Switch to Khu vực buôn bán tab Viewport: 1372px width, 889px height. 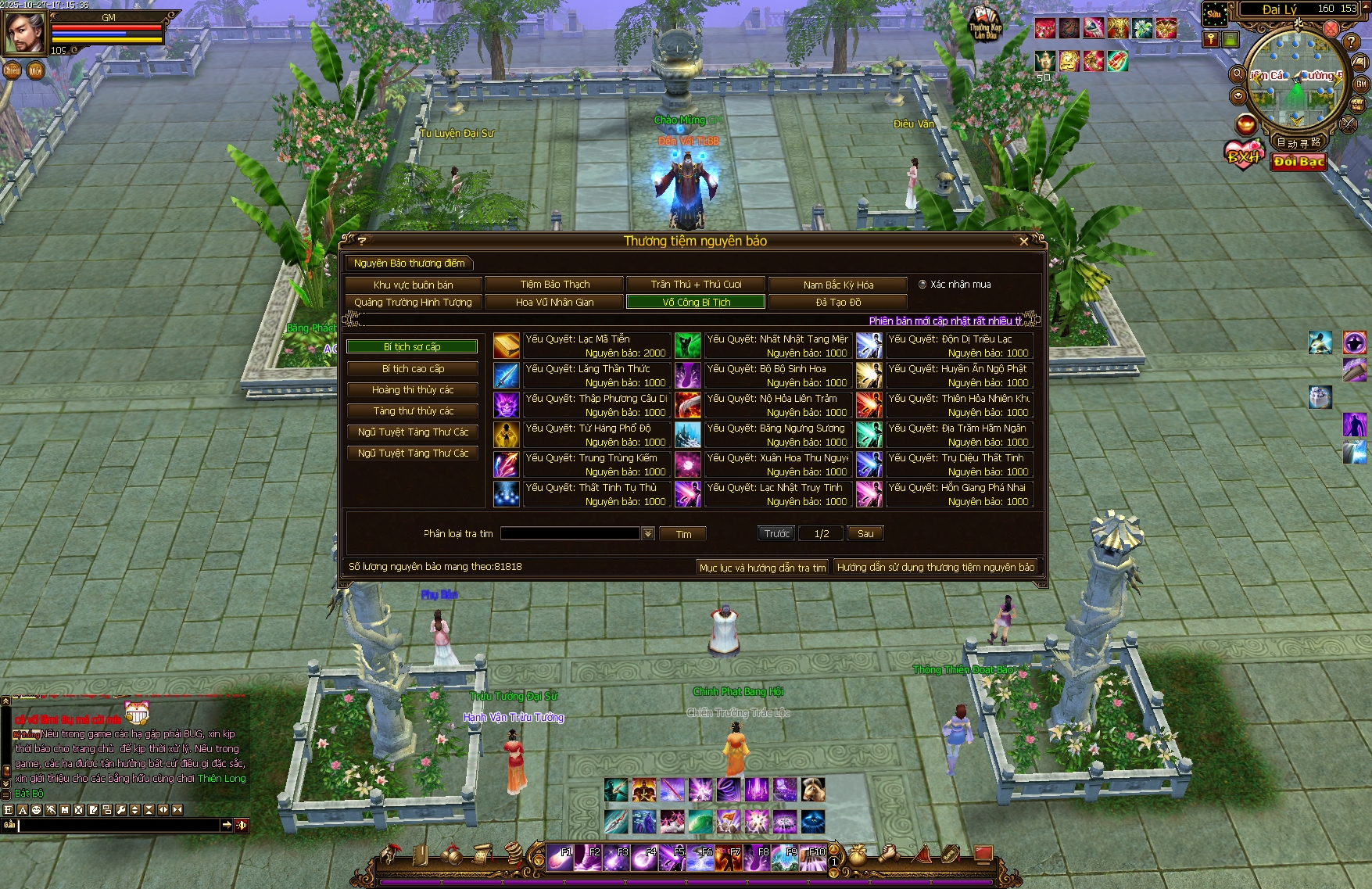click(413, 285)
